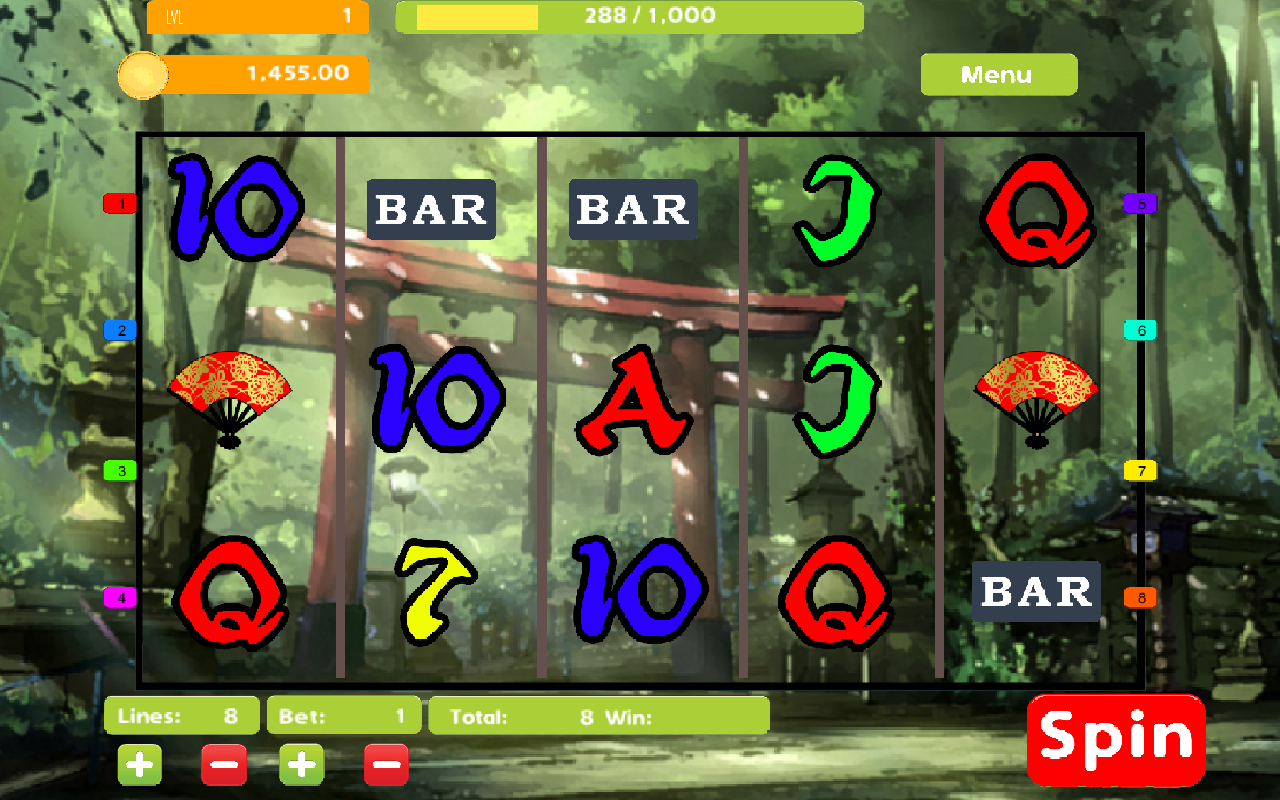This screenshot has width=1280, height=800.
Task: Decrease the number of lines
Action: coord(223,765)
